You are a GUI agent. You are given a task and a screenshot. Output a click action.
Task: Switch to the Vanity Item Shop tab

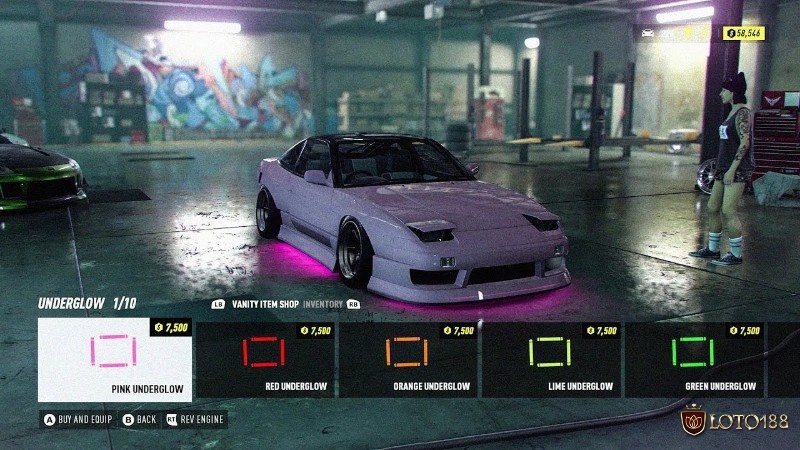click(x=265, y=304)
